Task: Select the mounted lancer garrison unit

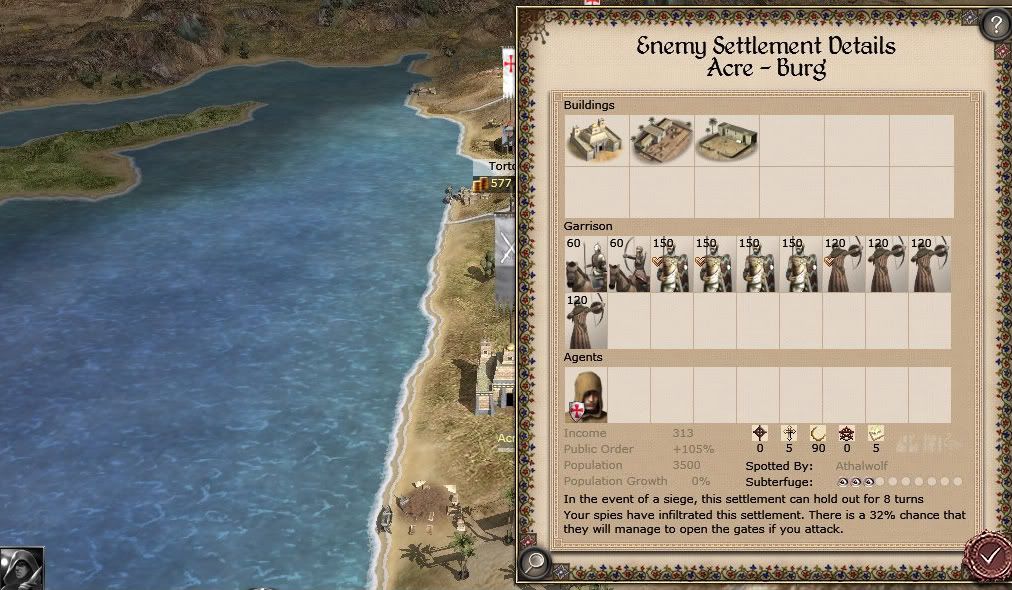Action: 586,265
